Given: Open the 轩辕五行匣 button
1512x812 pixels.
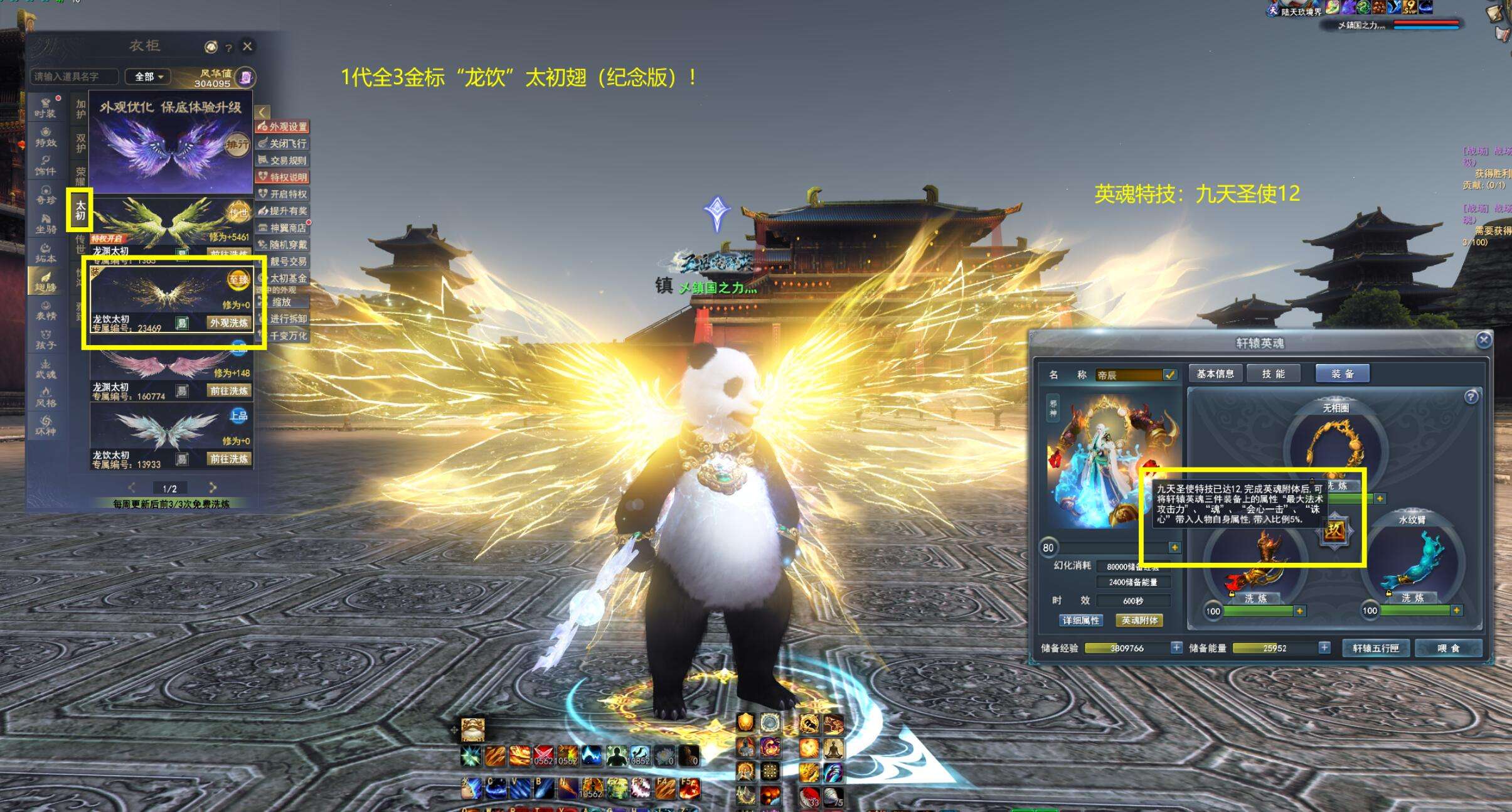Looking at the screenshot, I should click(1375, 648).
